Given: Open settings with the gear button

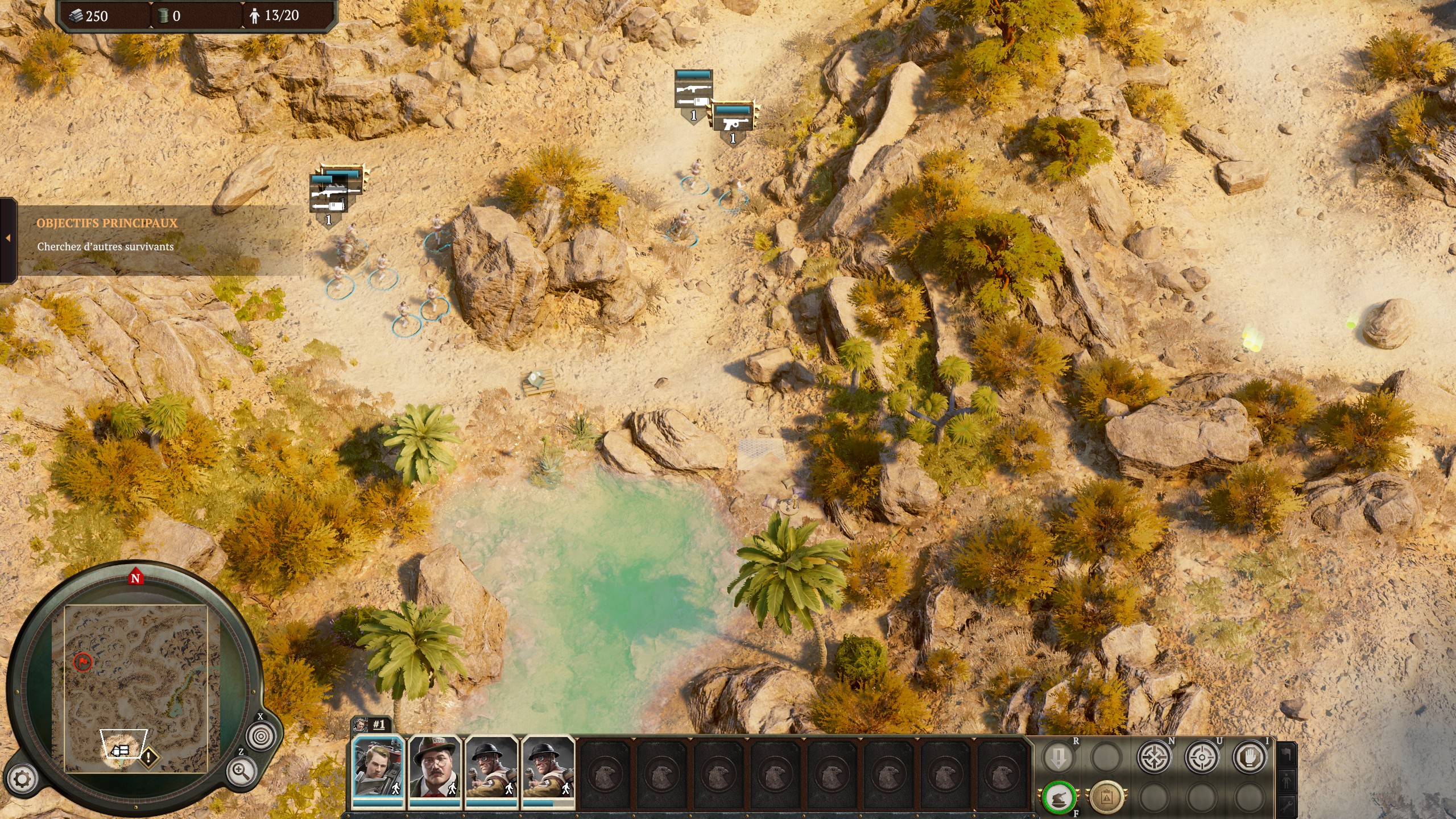Looking at the screenshot, I should pos(22,779).
